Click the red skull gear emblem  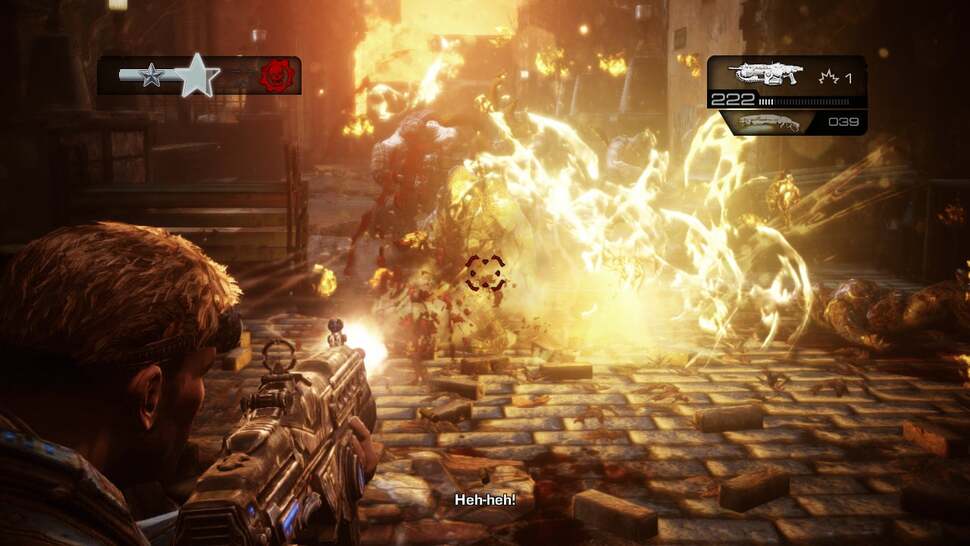[276, 76]
